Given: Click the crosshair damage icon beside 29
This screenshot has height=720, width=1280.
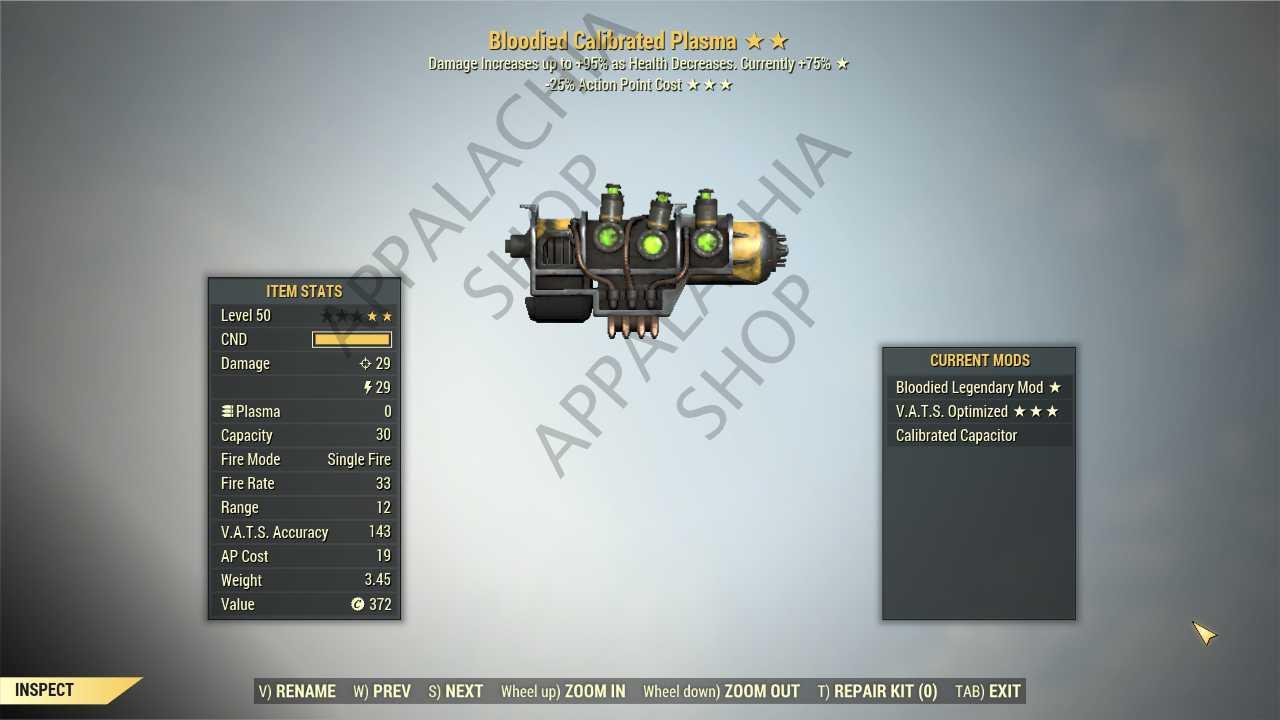Looking at the screenshot, I should click(x=366, y=363).
